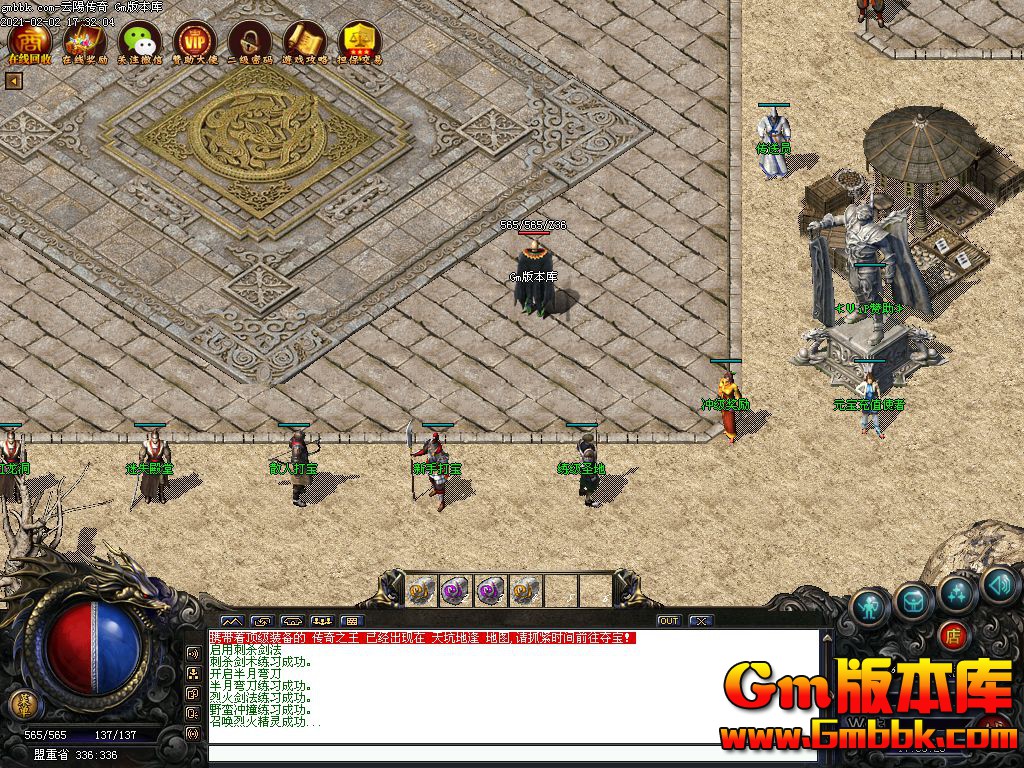Viewport: 1024px width, 768px height.
Task: Open the 在线回收 online recycle menu
Action: pyautogui.click(x=30, y=42)
